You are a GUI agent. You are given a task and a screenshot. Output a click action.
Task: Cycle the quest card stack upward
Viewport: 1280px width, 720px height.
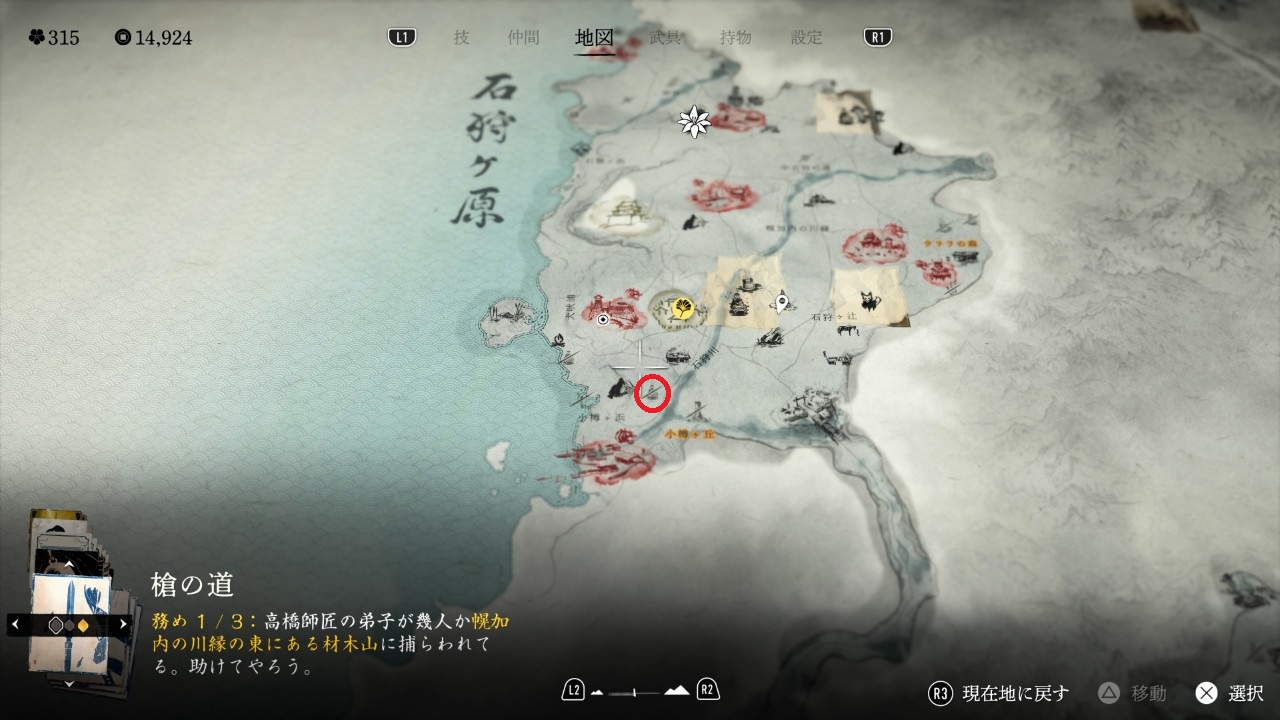[68, 565]
